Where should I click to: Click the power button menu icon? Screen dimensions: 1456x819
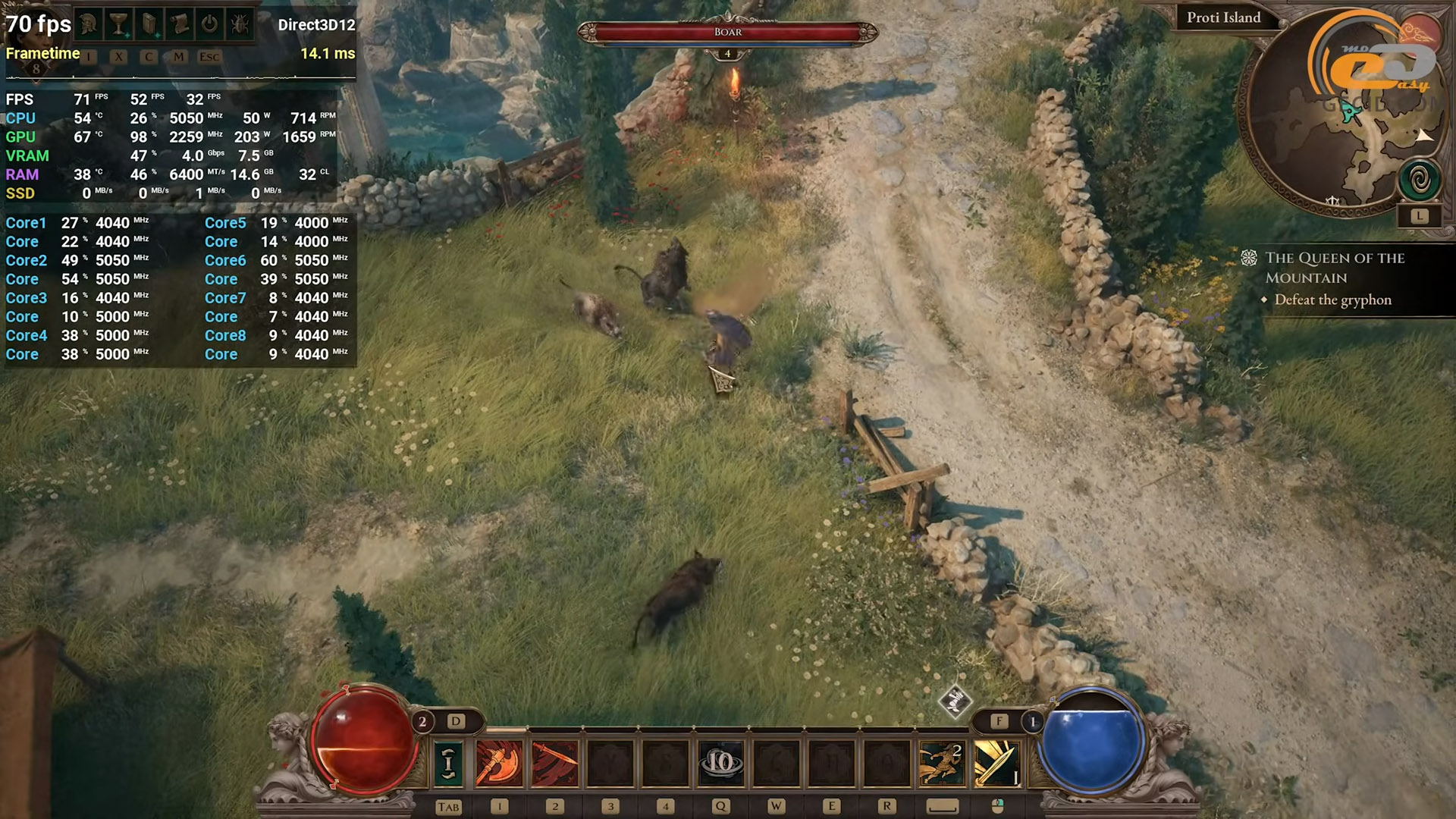click(209, 24)
